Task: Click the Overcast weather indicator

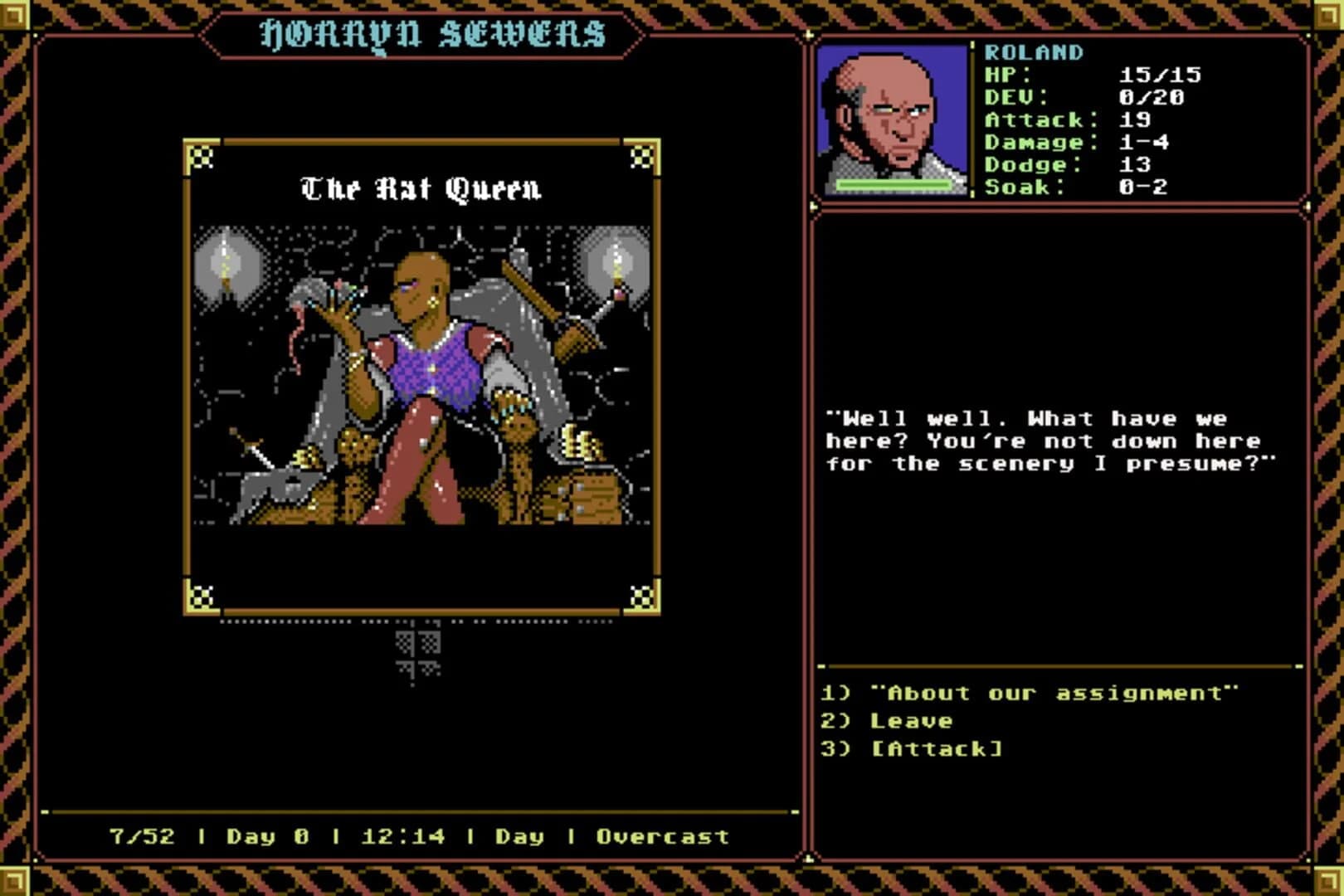Action: click(660, 837)
